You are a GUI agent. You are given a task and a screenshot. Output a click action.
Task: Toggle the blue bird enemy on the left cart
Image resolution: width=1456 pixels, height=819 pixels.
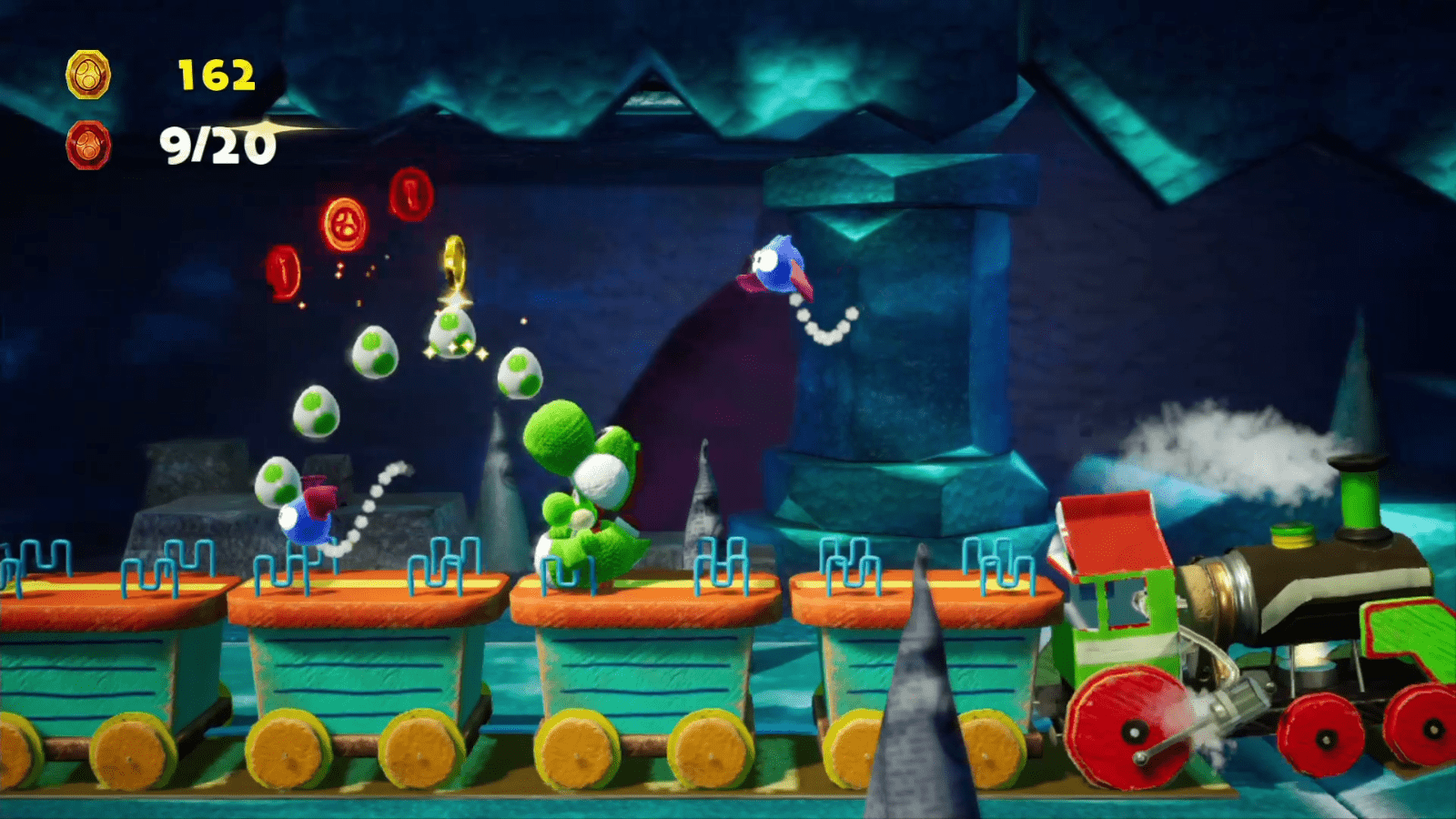pos(308,519)
